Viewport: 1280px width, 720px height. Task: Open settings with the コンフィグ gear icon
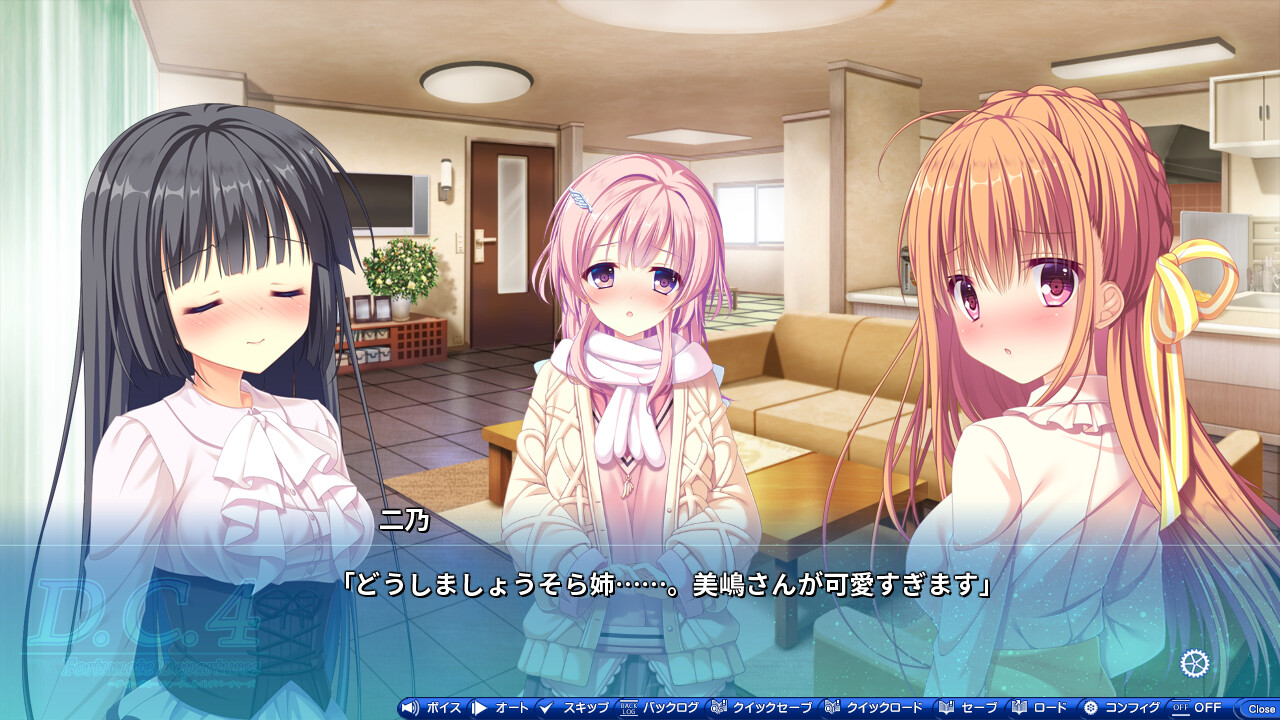pyautogui.click(x=1090, y=707)
